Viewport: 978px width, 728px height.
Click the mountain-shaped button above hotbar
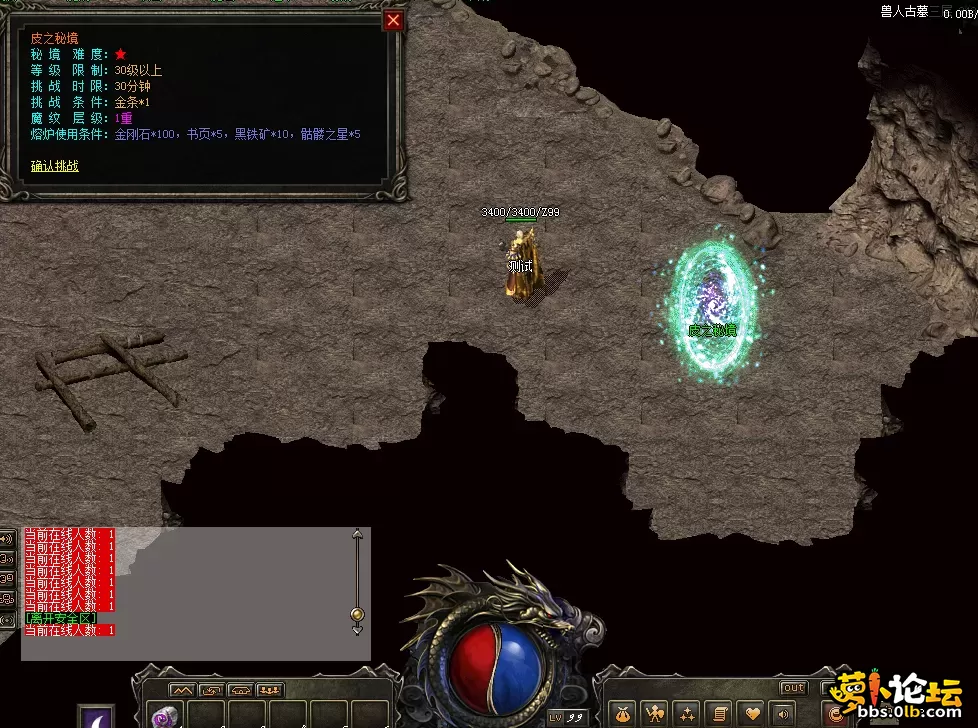coord(182,690)
